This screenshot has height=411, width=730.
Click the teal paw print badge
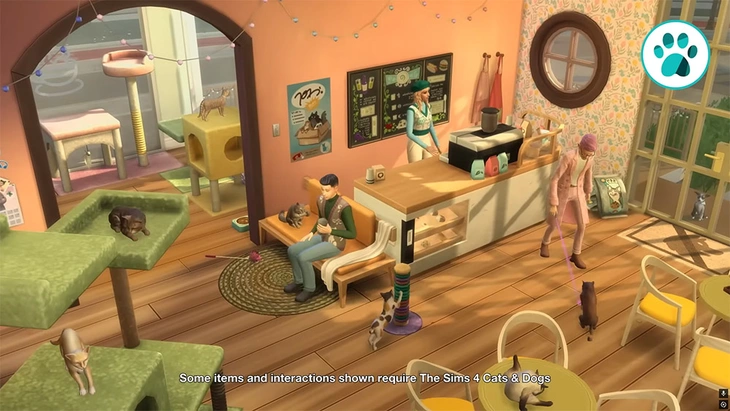[x=675, y=54]
